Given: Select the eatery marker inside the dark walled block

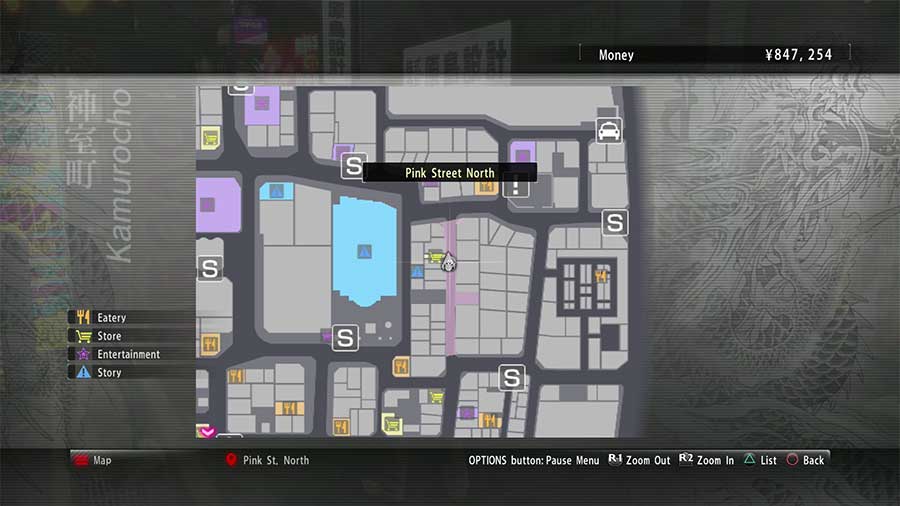Looking at the screenshot, I should coord(601,276).
